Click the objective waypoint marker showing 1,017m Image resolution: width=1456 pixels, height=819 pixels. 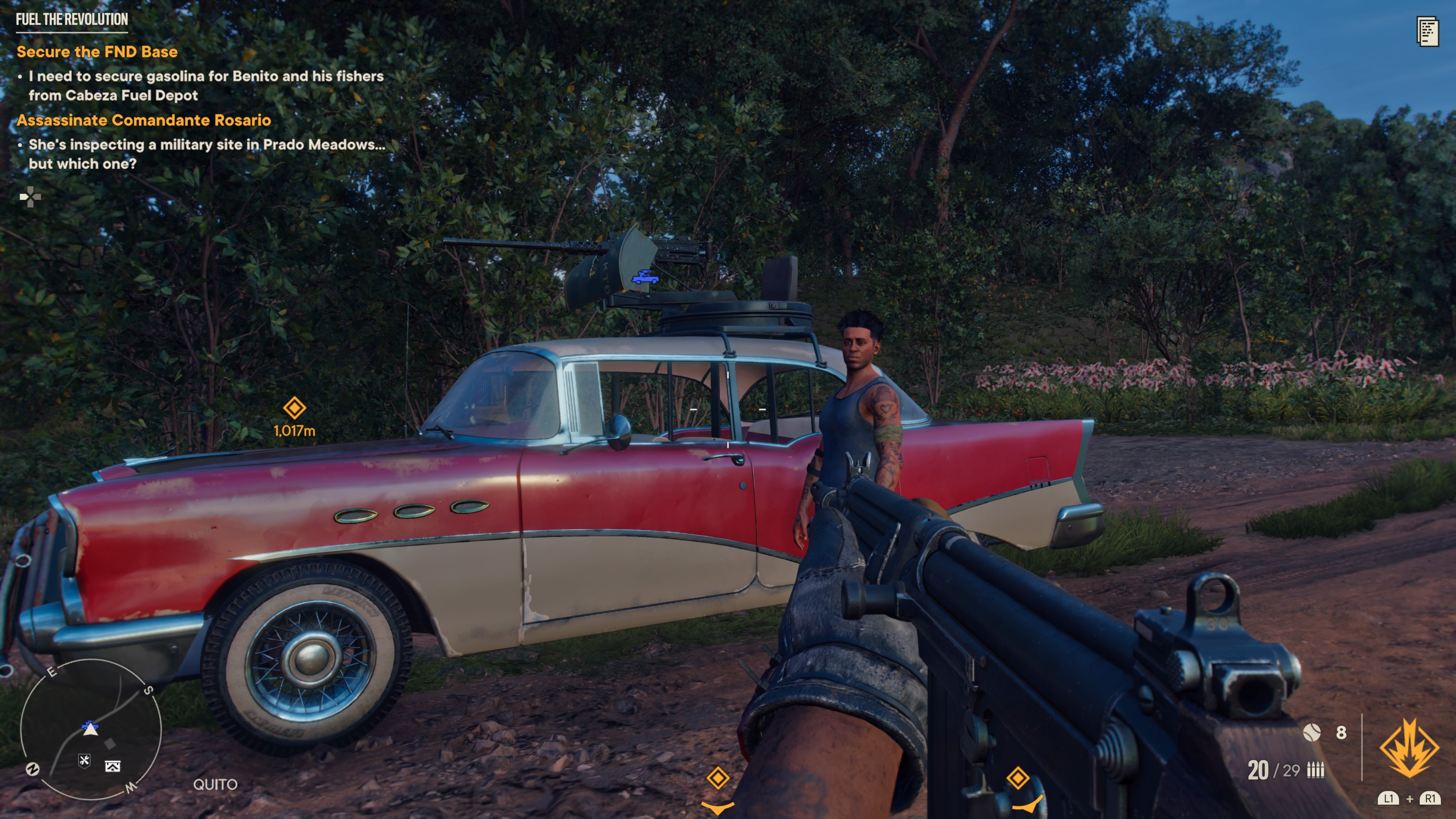[295, 408]
